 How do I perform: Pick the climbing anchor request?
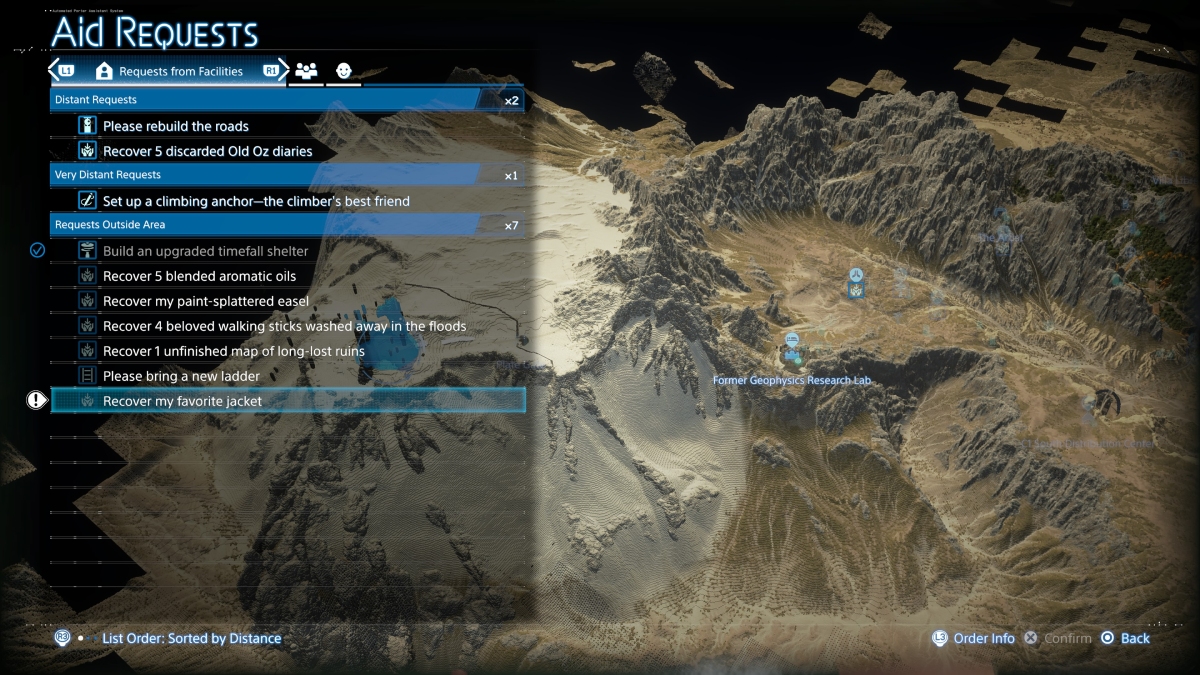[256, 201]
